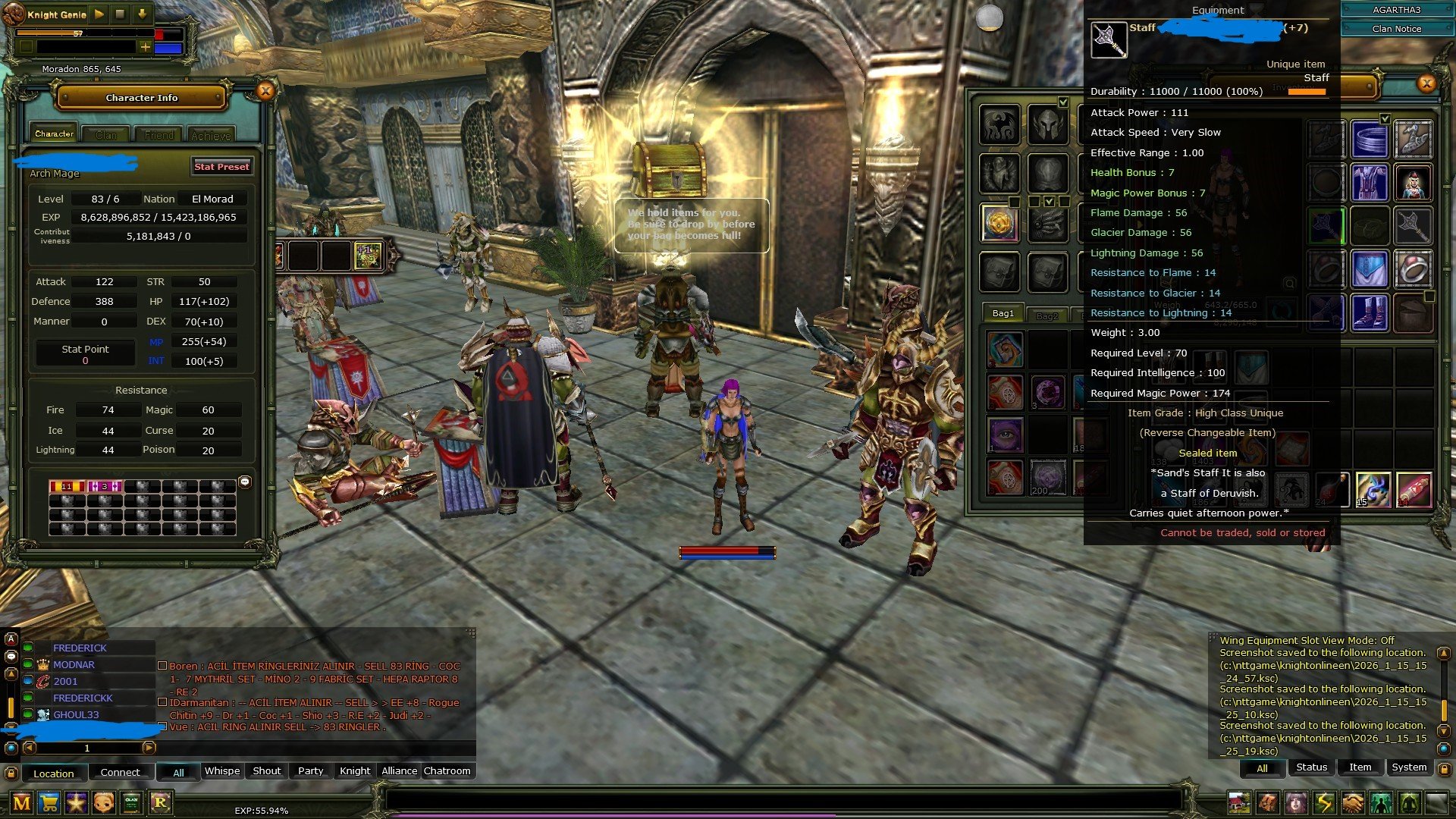Click the M menu icon
This screenshot has height=819, width=1456.
(22, 802)
